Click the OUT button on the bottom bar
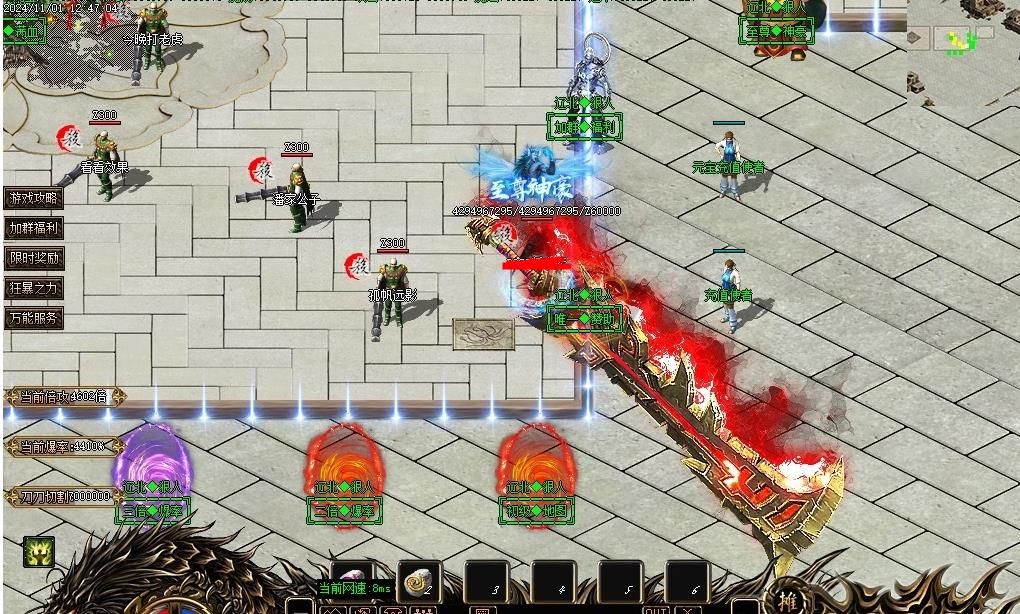 point(656,609)
